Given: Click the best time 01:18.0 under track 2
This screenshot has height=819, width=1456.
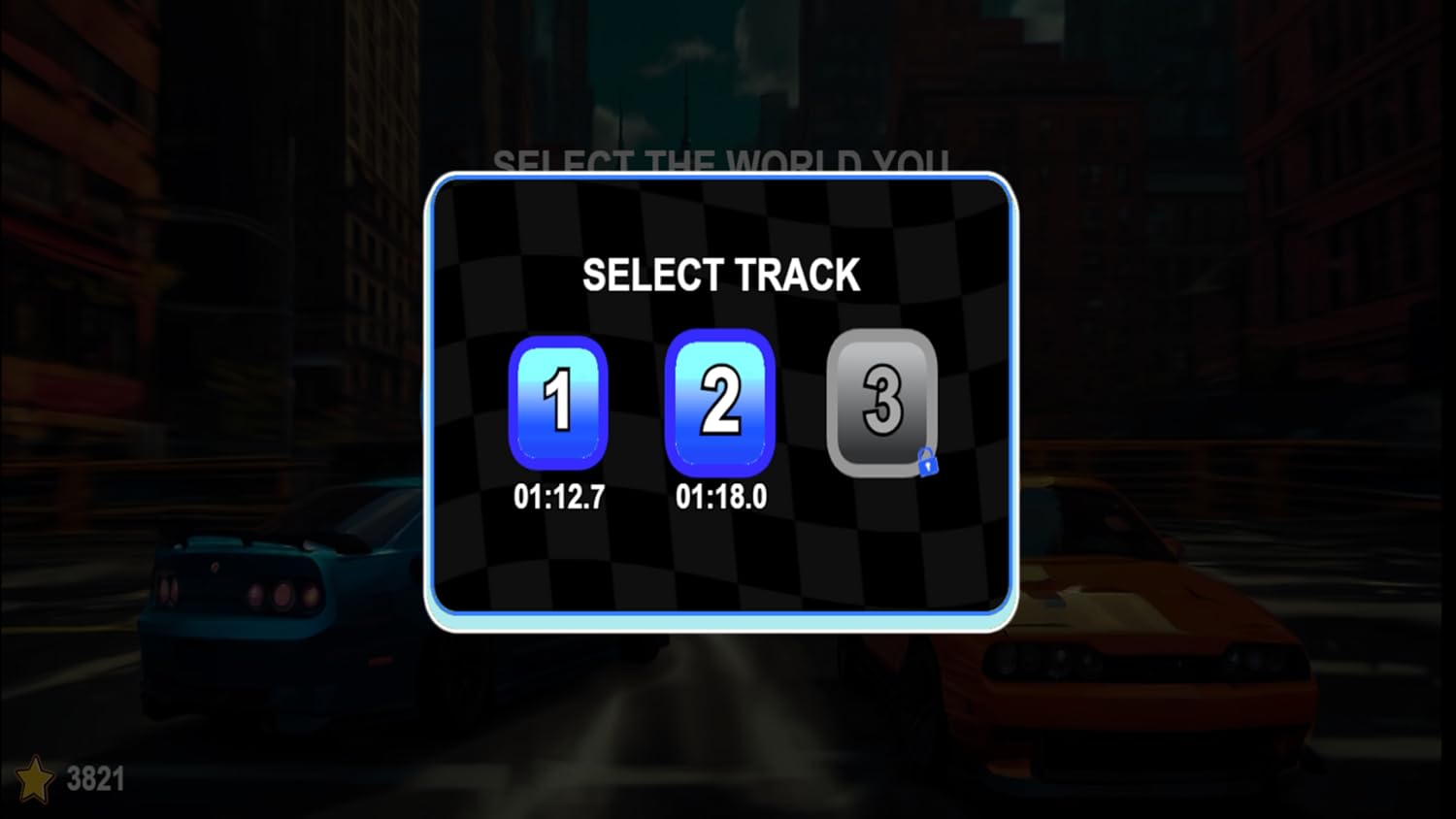Looking at the screenshot, I should coord(720,495).
